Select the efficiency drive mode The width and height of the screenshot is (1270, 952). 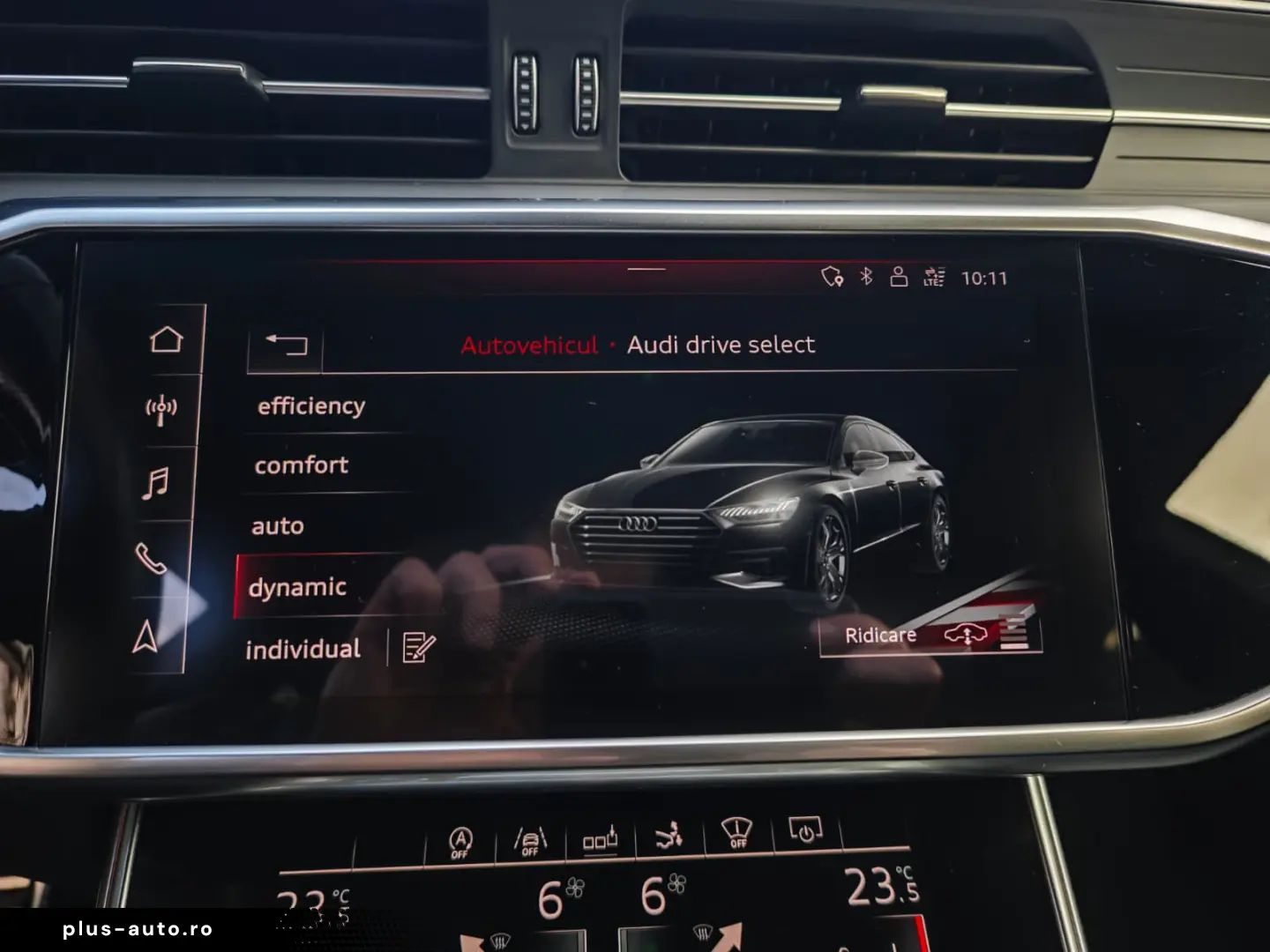point(310,405)
